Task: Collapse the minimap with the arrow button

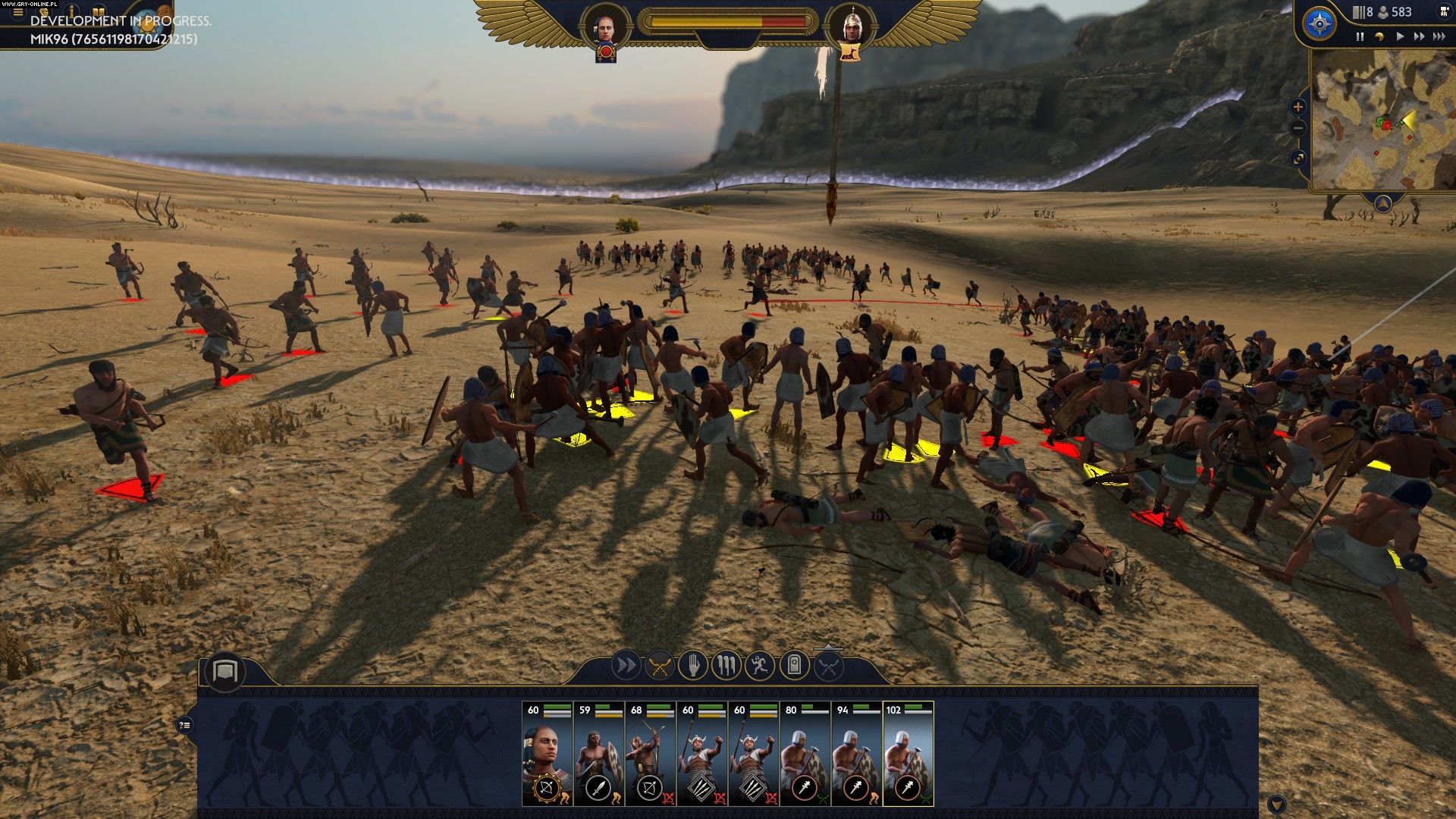Action: [x=1383, y=202]
